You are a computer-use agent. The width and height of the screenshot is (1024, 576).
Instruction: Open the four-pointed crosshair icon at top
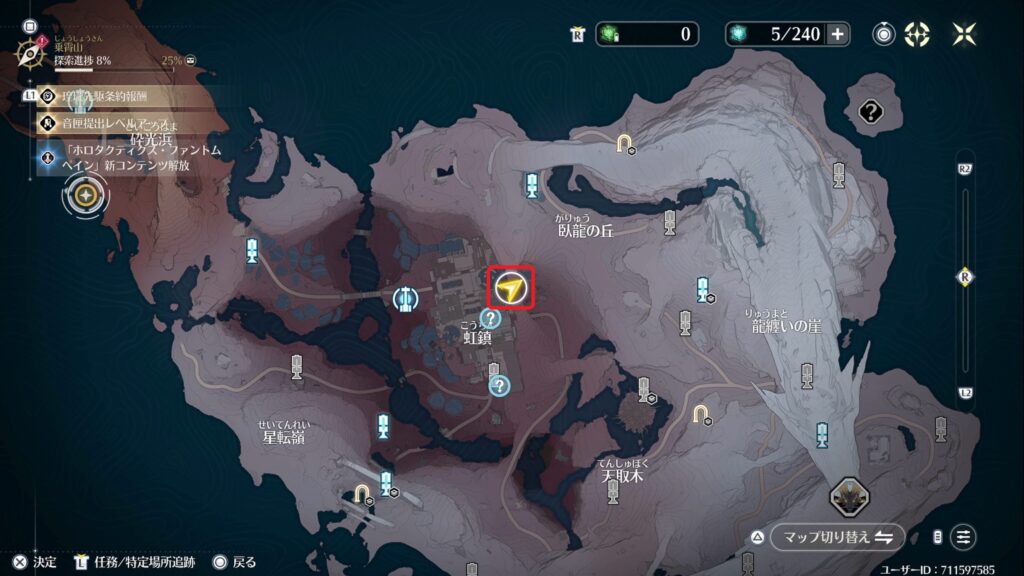pyautogui.click(x=917, y=34)
